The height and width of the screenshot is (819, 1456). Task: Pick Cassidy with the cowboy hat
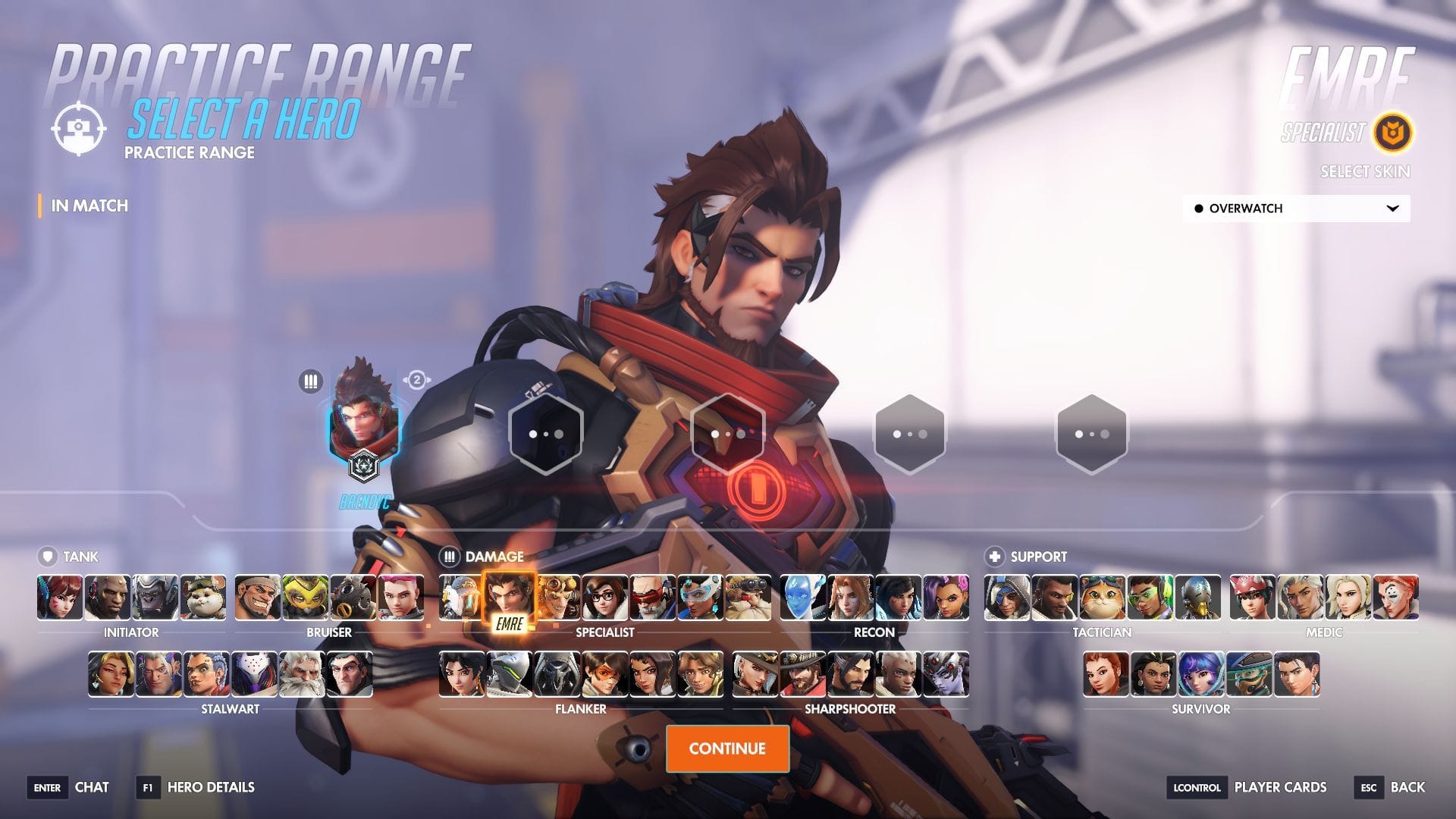[x=802, y=674]
